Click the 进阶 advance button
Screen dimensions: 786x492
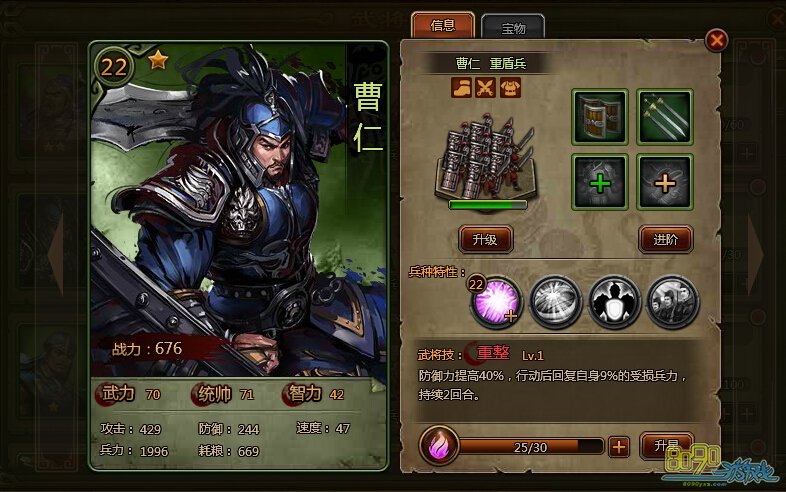coord(665,239)
